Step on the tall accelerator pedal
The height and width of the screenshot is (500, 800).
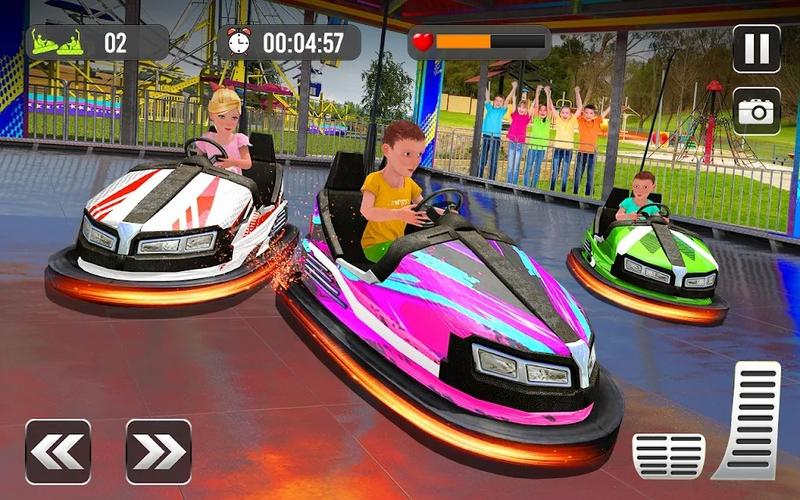click(747, 418)
